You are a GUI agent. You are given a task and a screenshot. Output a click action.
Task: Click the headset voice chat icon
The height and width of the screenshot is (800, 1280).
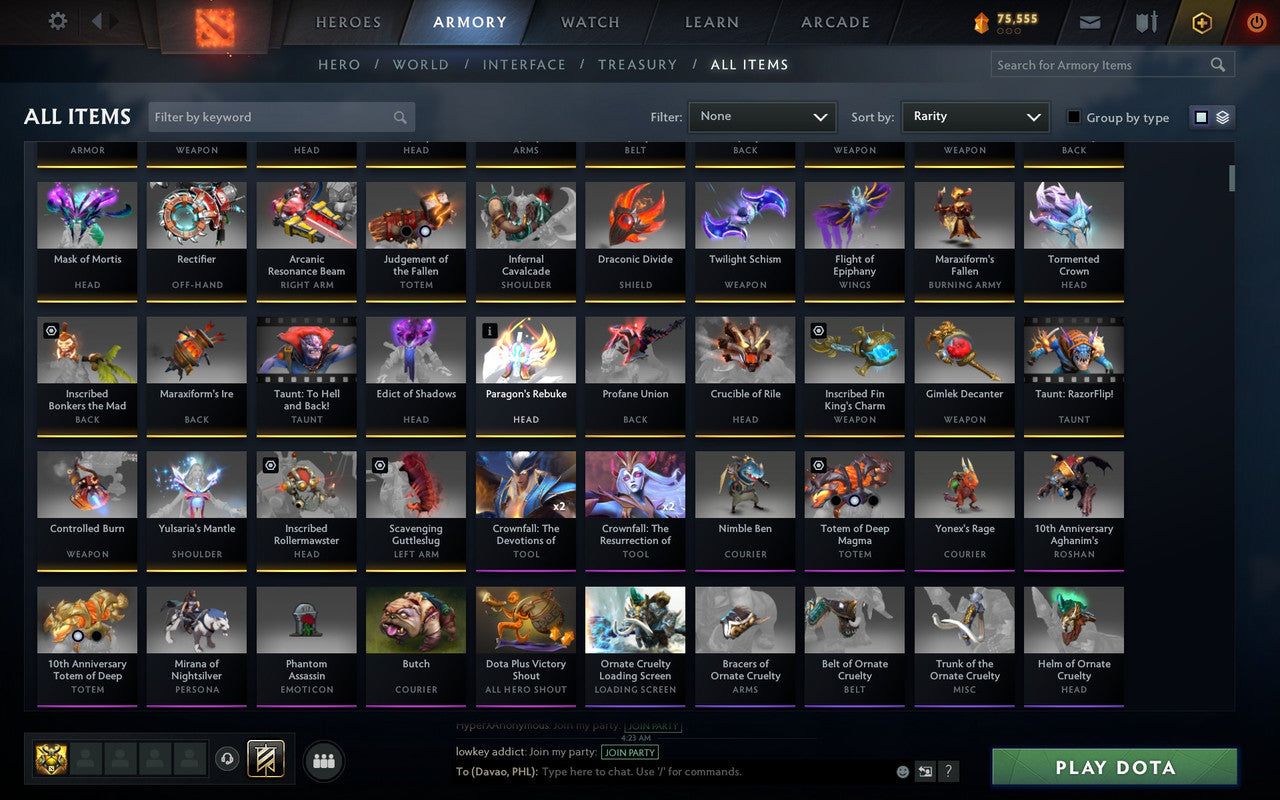pos(227,760)
